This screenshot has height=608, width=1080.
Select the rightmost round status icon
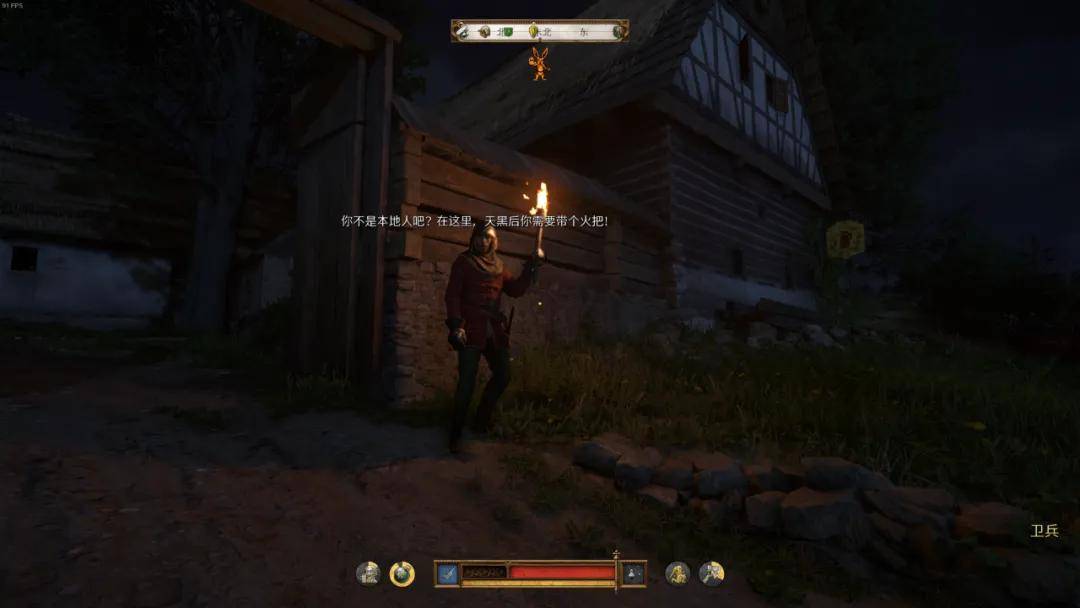(x=711, y=573)
